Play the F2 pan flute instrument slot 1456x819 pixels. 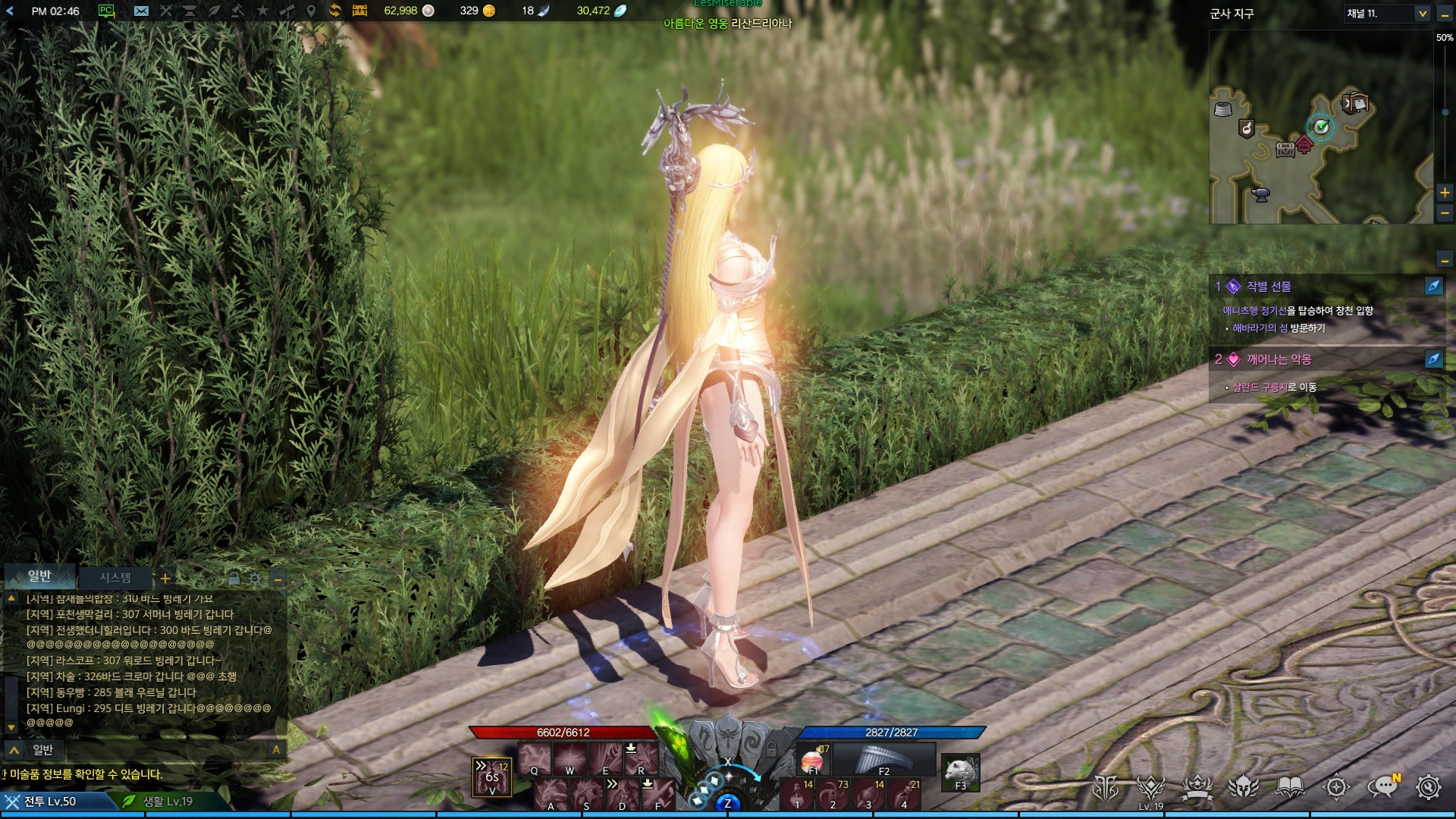883,759
